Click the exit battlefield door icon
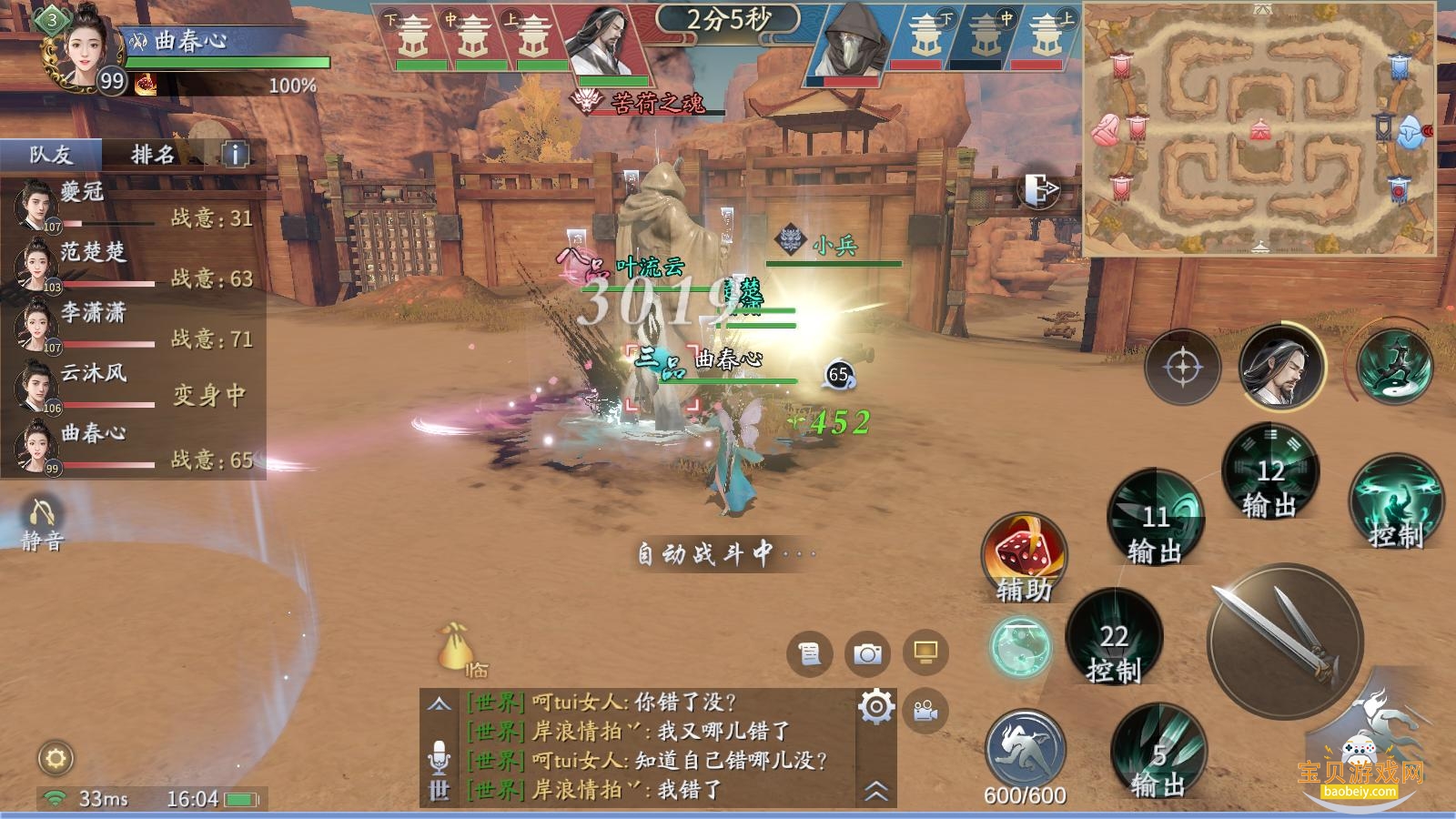Image resolution: width=1456 pixels, height=819 pixels. coord(1039,189)
